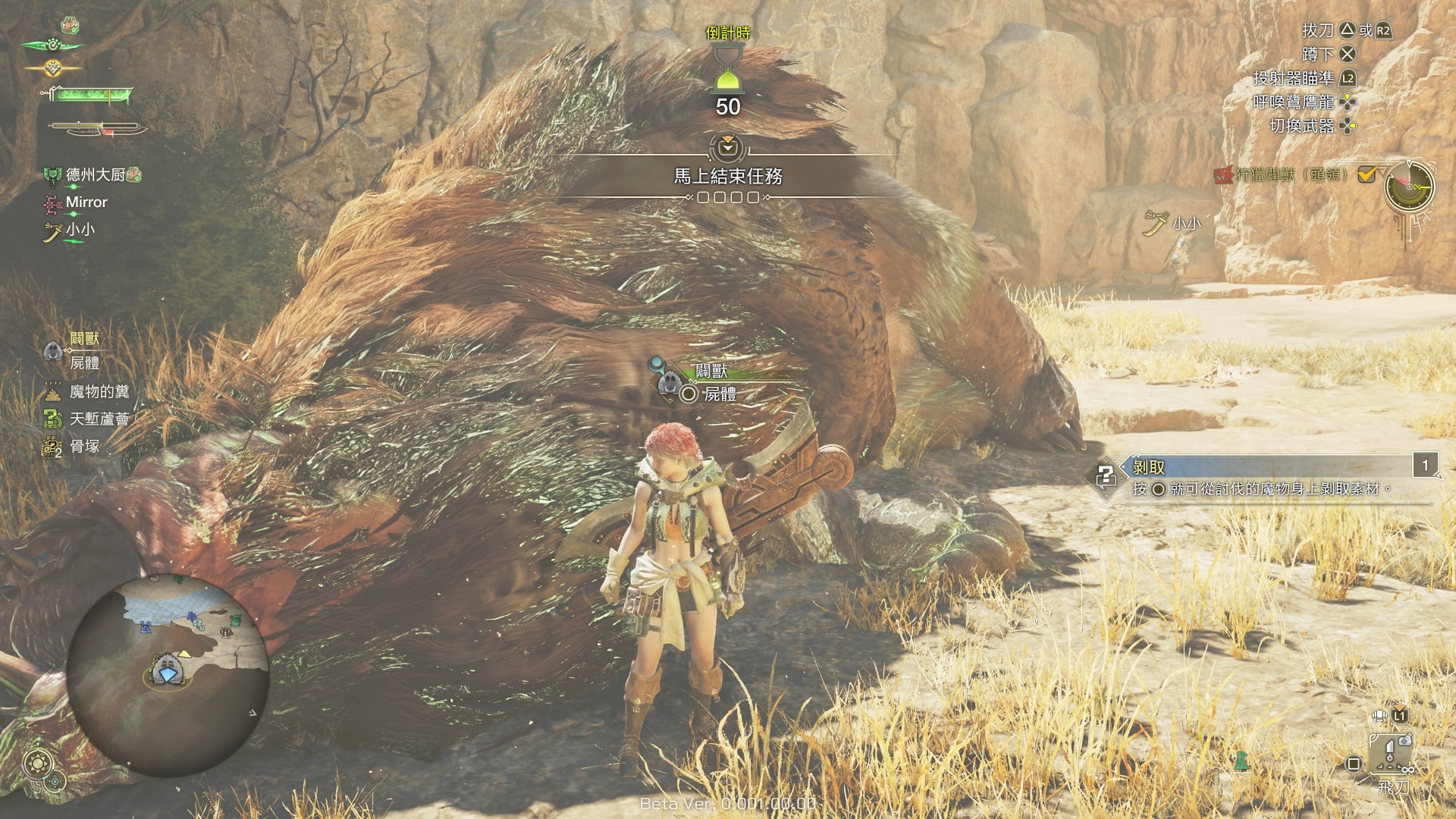Select 魔物的糞 in nearby list
This screenshot has height=819, width=1456.
tap(99, 392)
